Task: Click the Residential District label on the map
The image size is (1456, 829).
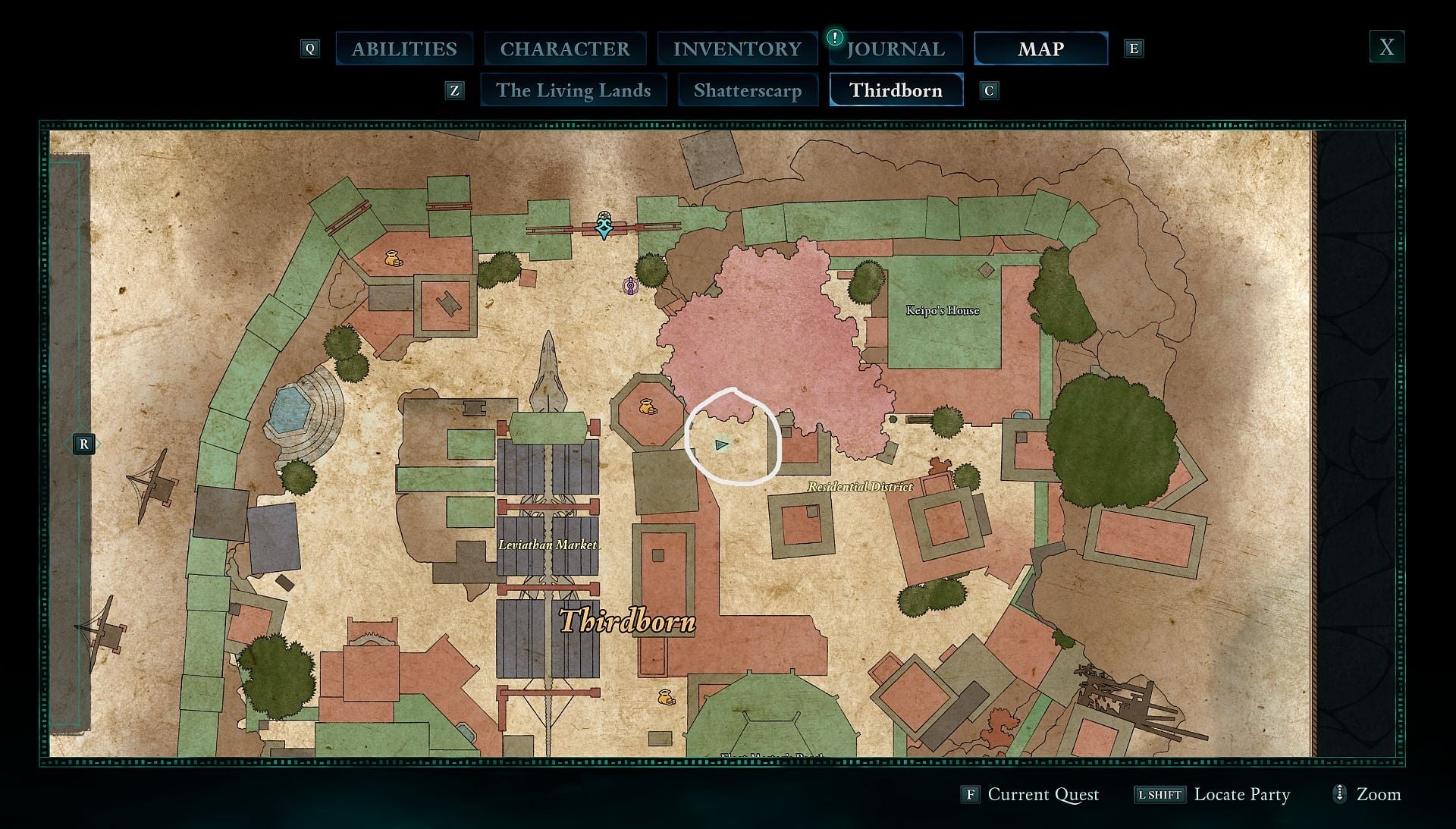Action: [859, 488]
